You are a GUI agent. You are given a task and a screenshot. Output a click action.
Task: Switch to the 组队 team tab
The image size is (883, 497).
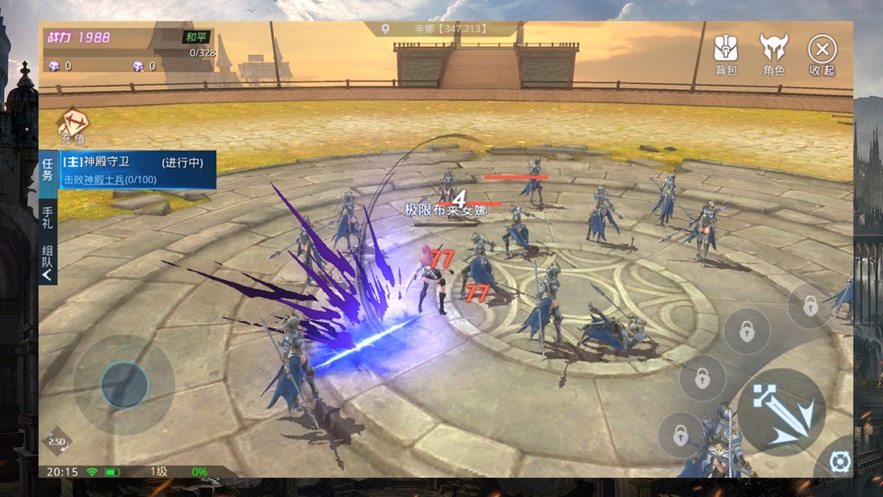[48, 261]
